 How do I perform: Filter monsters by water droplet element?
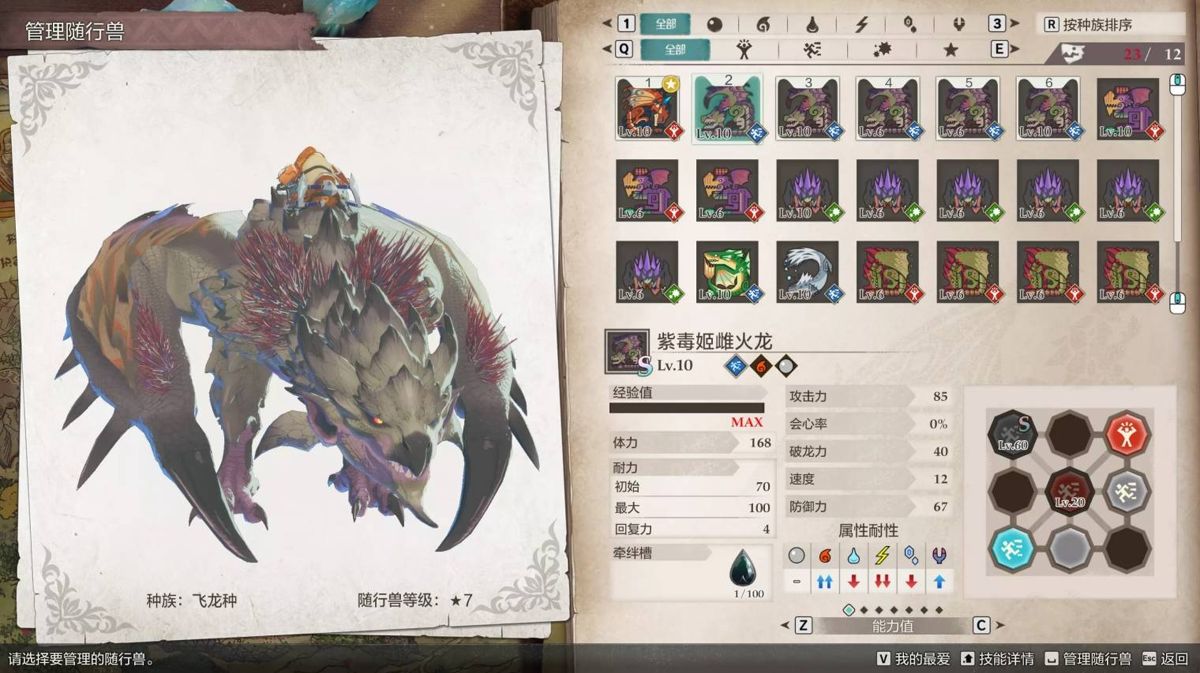(811, 24)
